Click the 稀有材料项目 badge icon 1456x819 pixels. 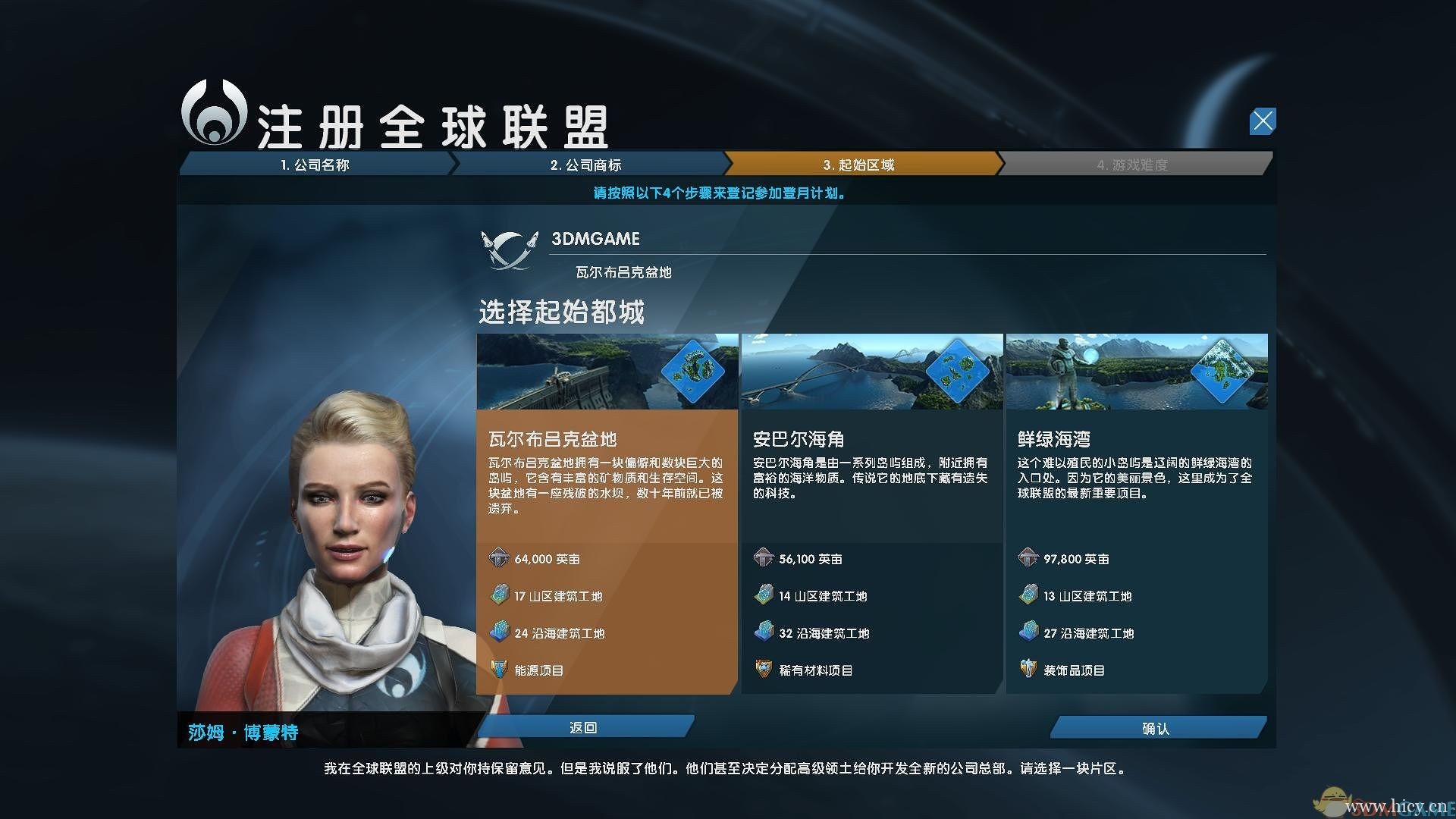tap(762, 670)
